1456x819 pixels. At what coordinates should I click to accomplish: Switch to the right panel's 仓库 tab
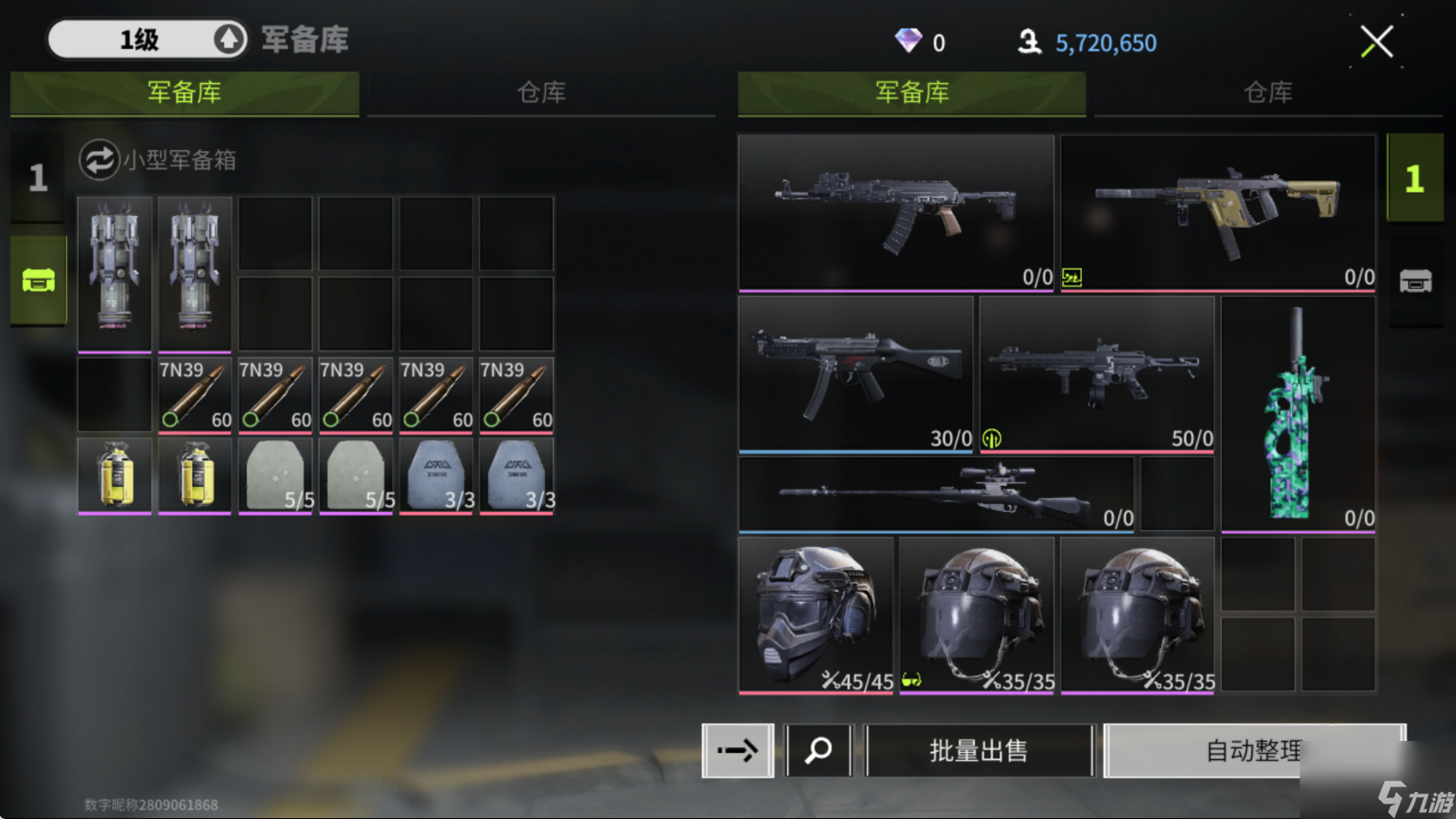click(1268, 92)
